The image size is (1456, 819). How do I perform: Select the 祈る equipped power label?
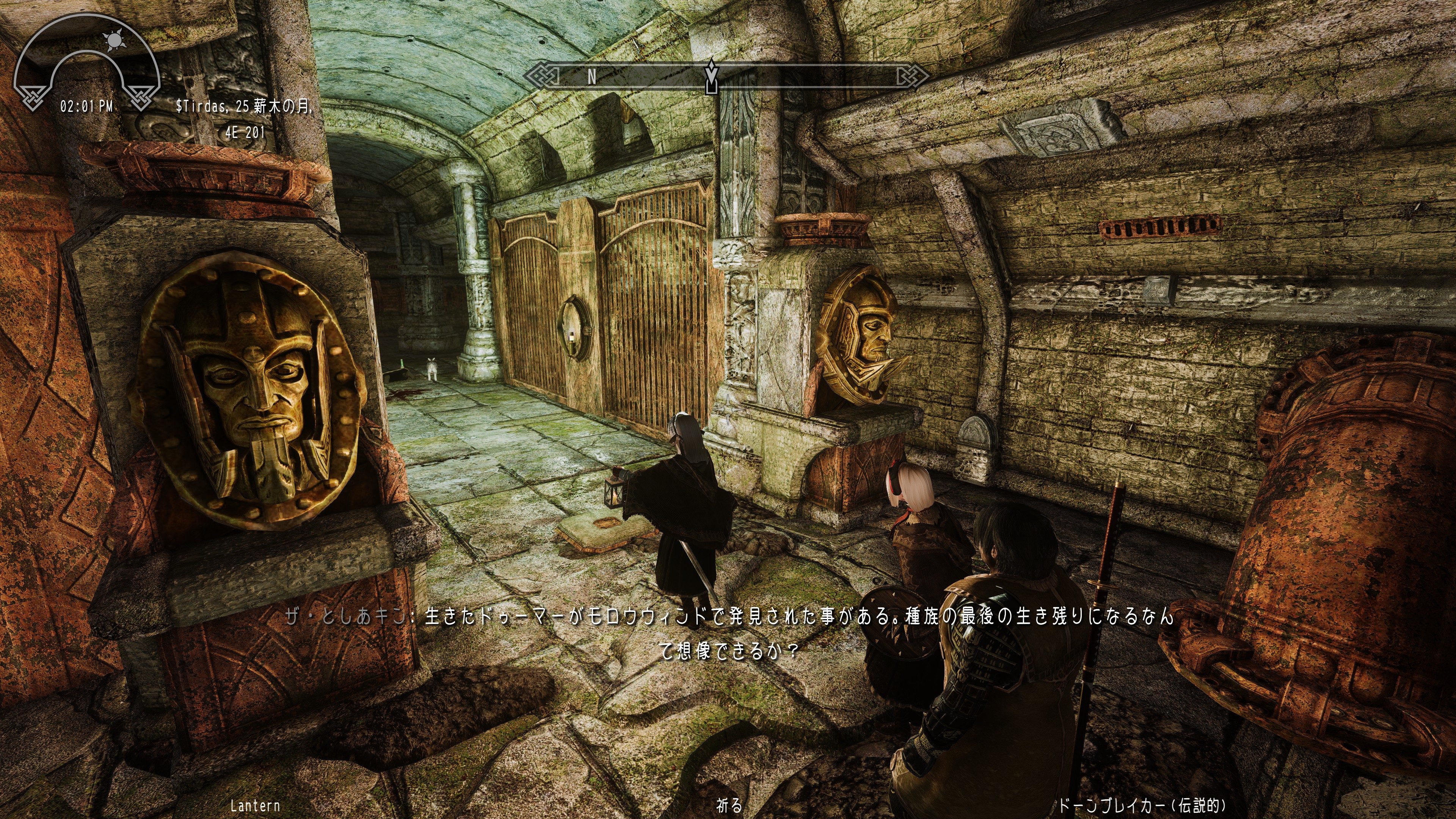pos(729,805)
